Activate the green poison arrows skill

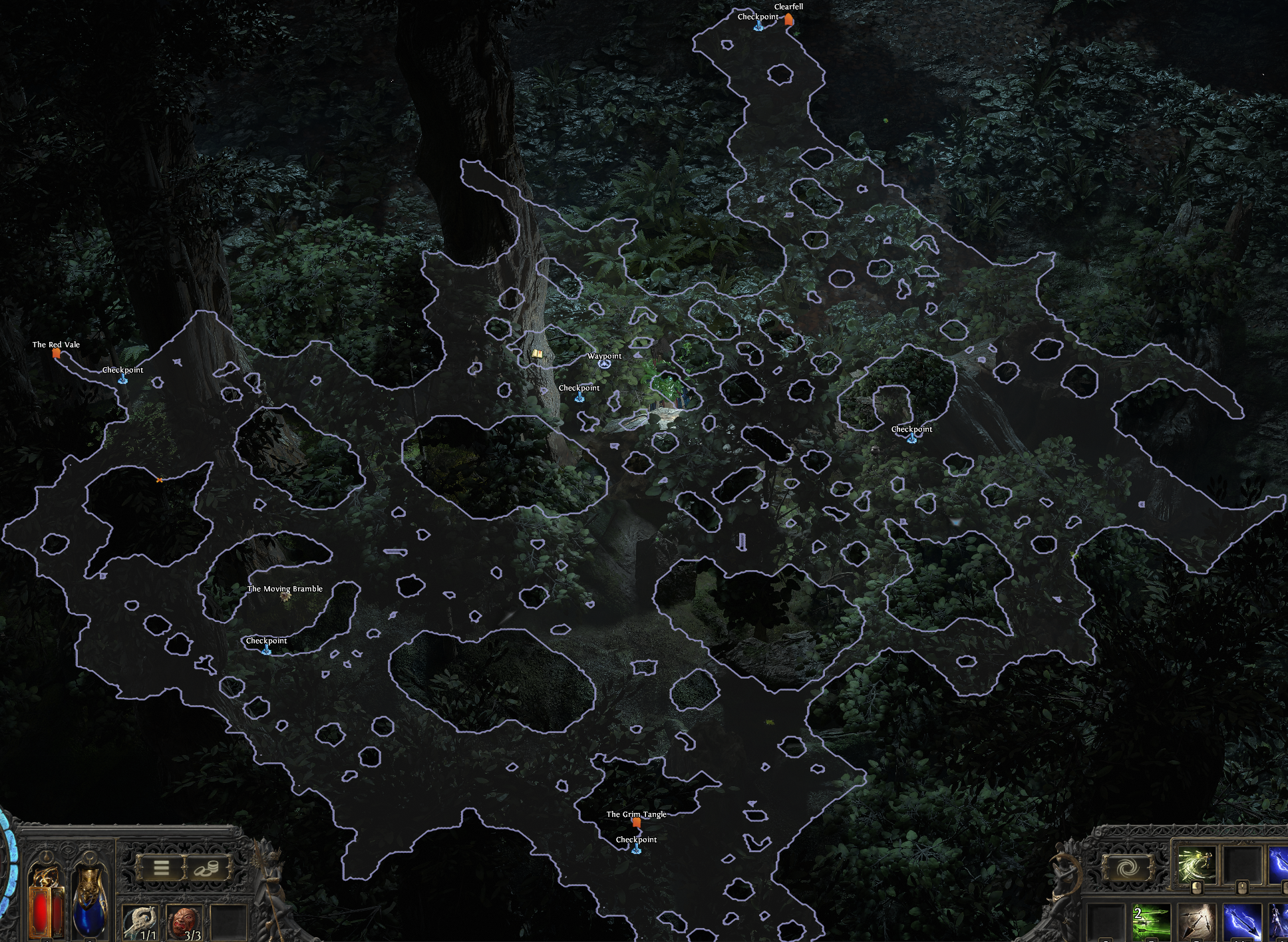pos(1151,923)
